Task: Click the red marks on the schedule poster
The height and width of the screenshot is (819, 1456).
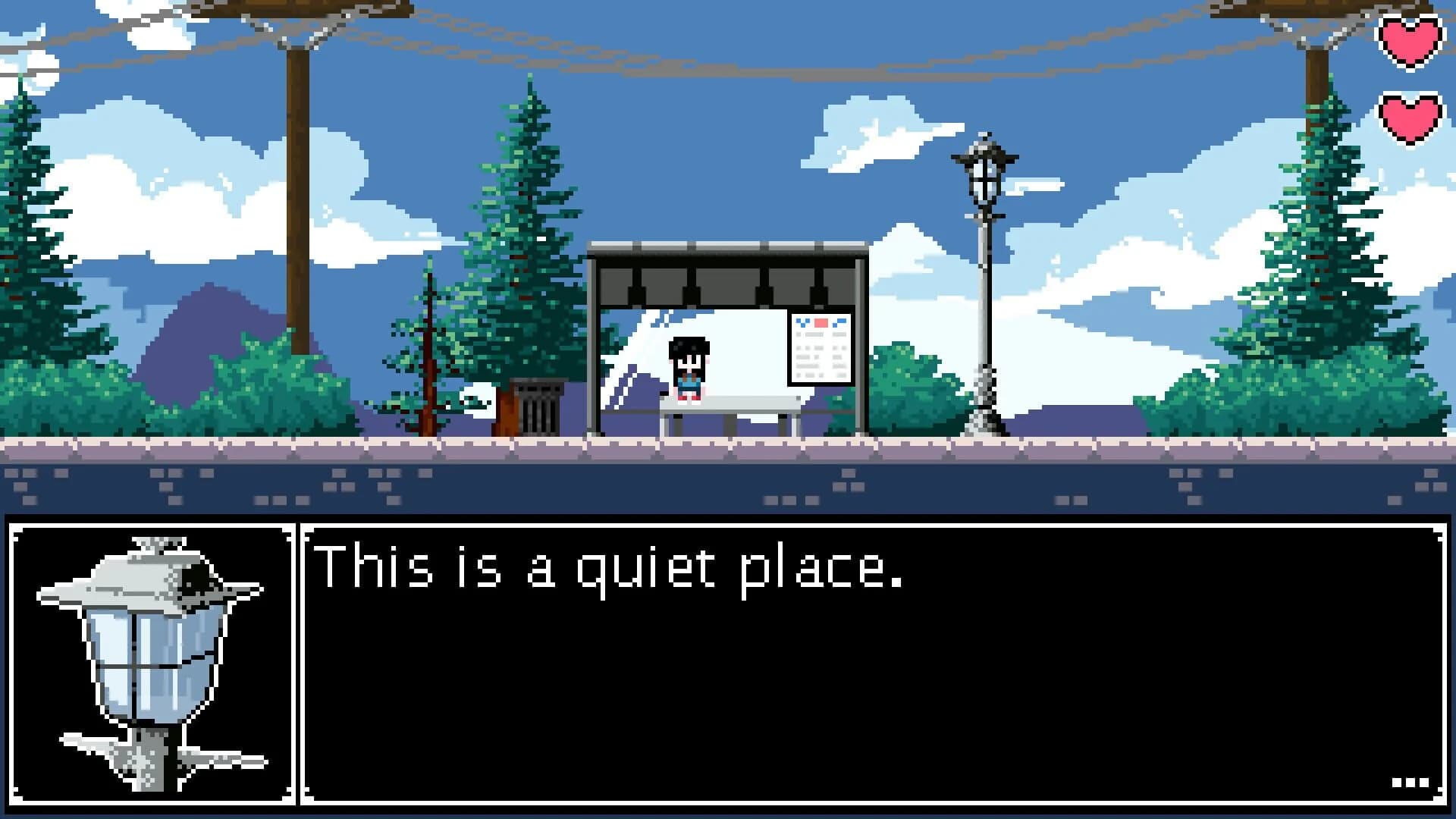Action: (x=821, y=322)
